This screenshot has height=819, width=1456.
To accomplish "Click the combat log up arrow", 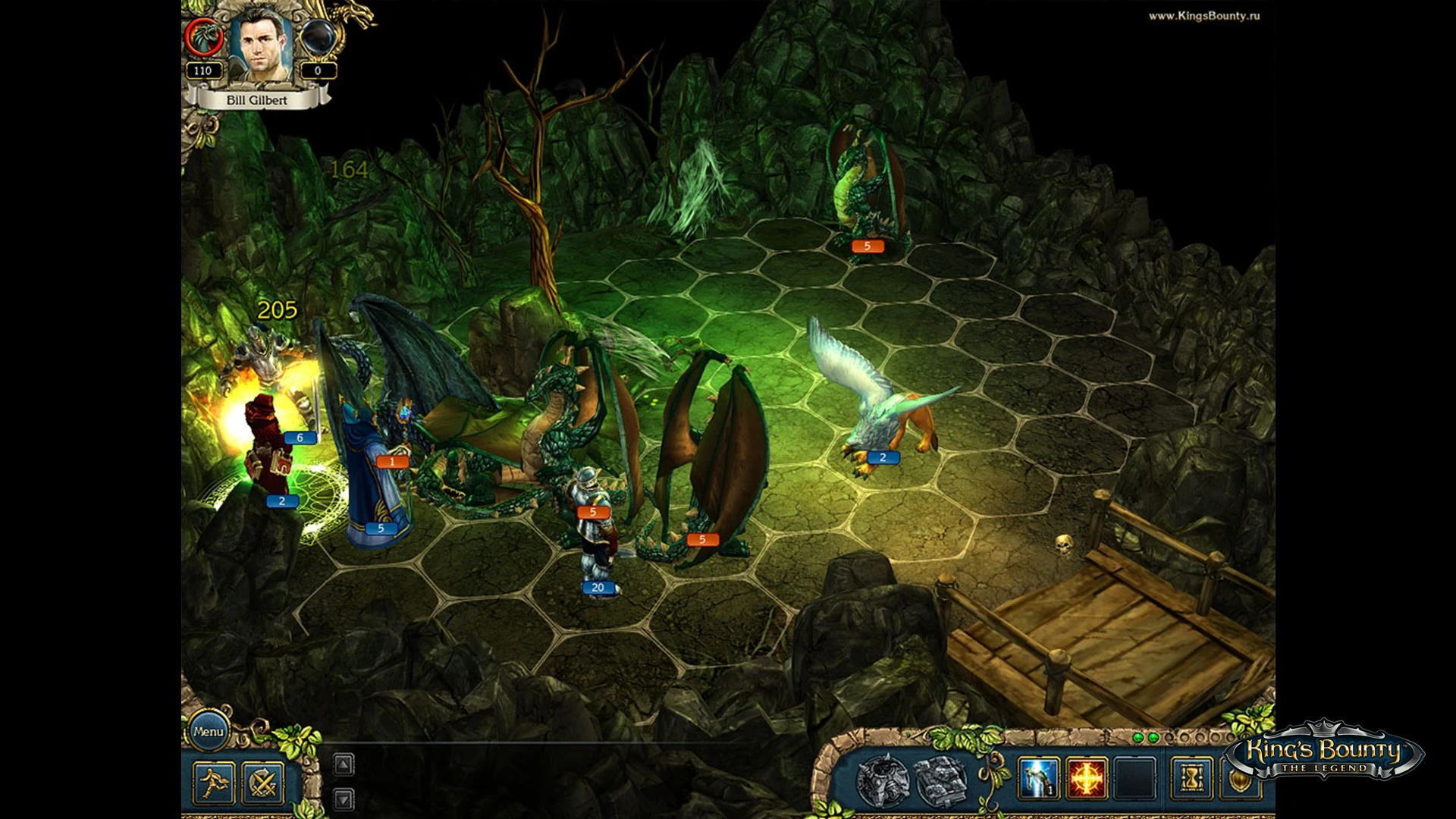I will coord(344,764).
